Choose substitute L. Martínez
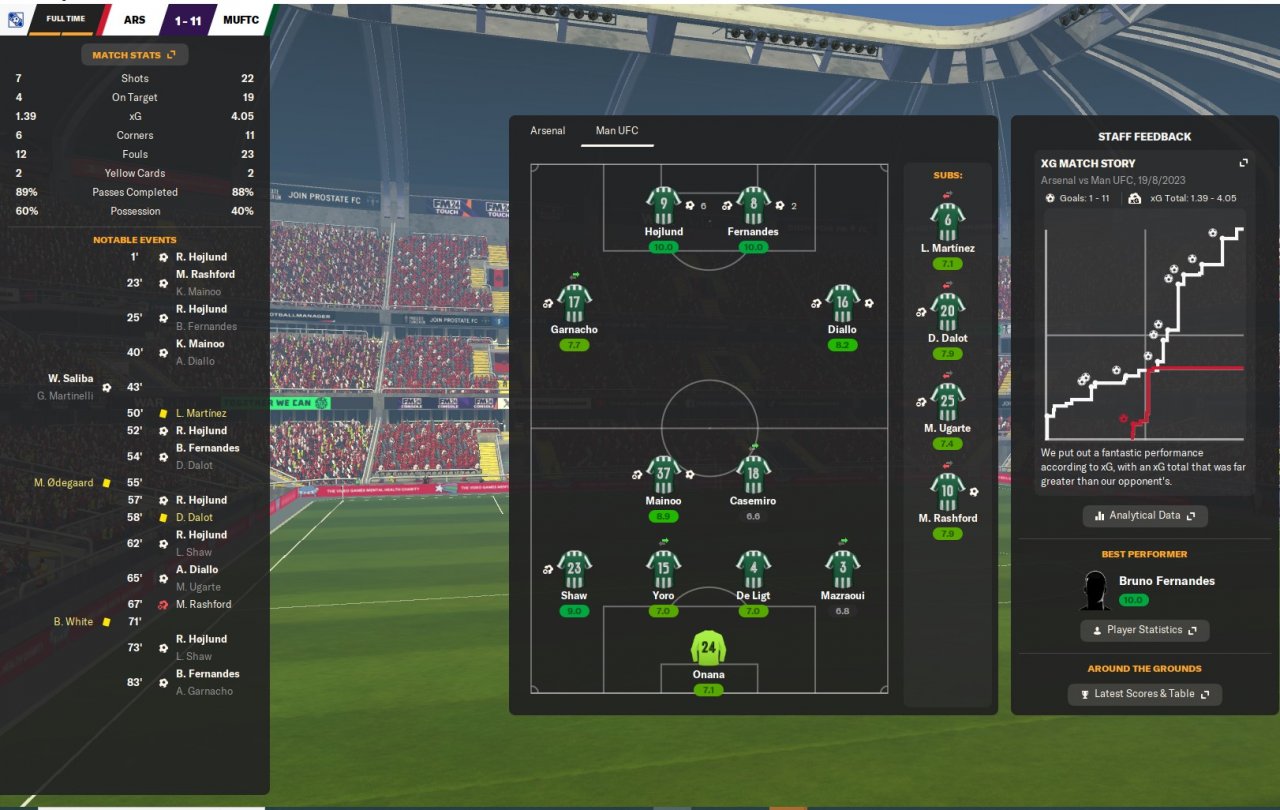1280x810 pixels. [946, 222]
